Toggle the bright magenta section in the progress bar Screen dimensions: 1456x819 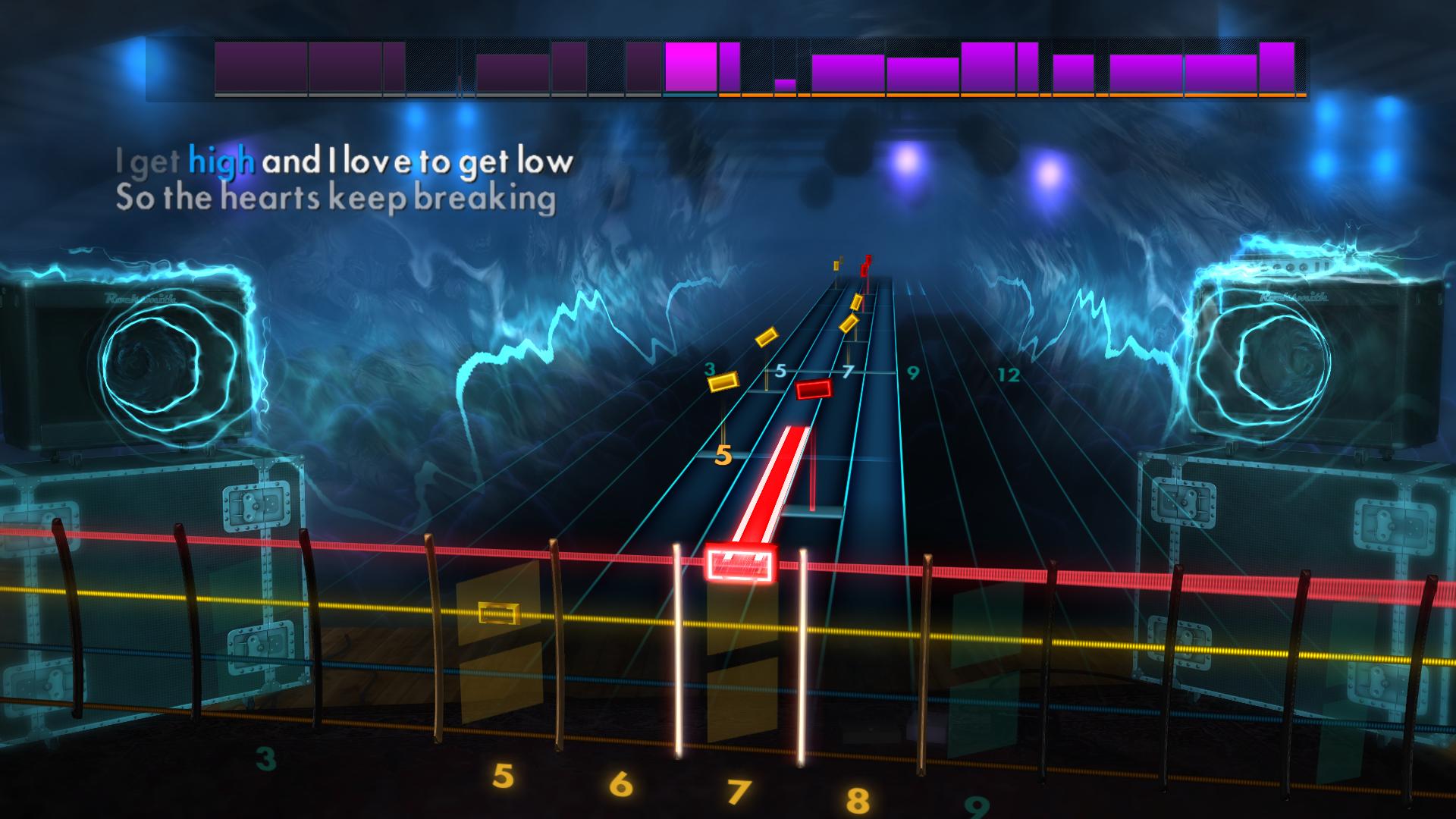click(x=690, y=68)
